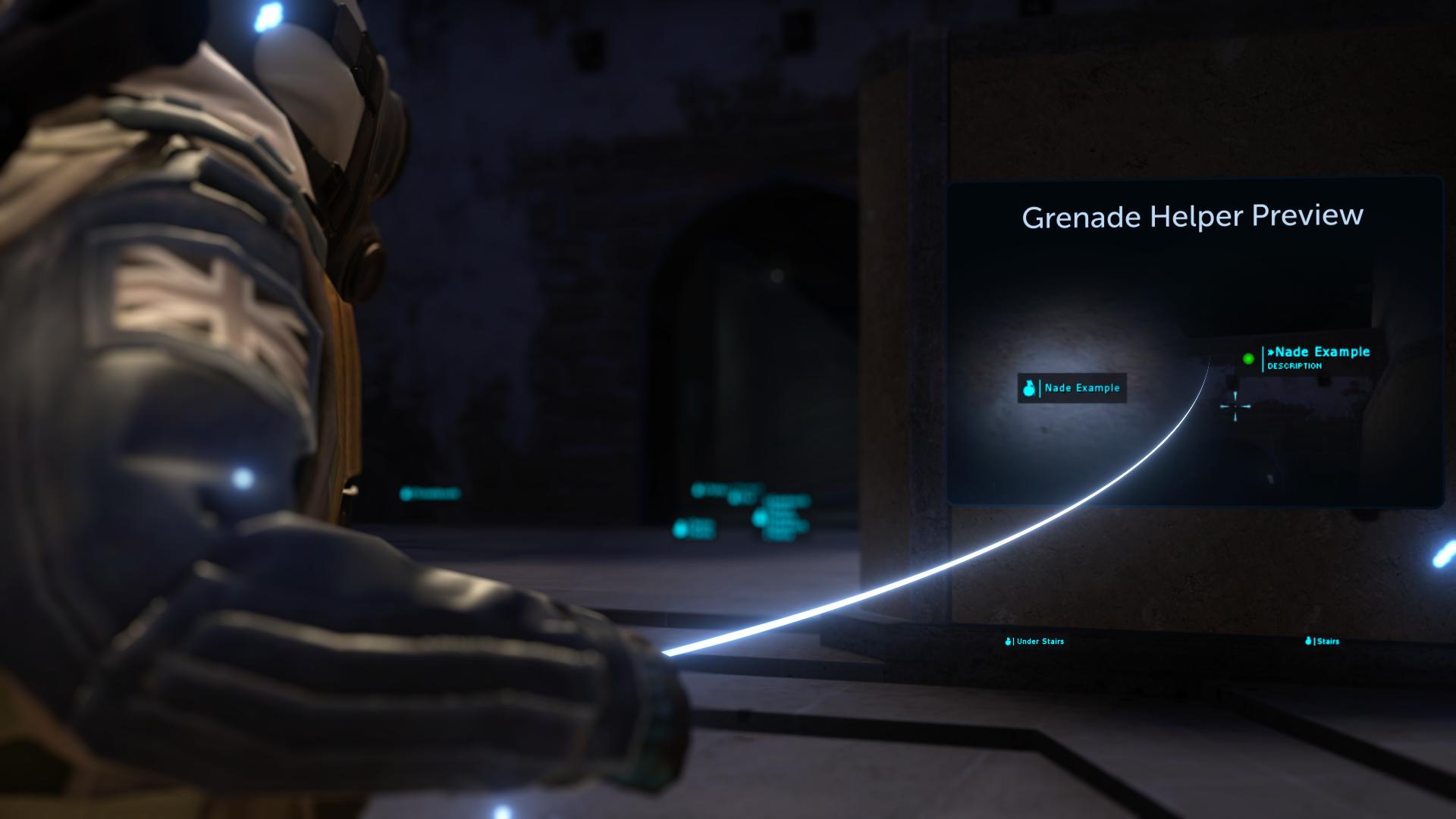Click the grenade icon next to Stairs
This screenshot has height=819, width=1456.
pos(1307,642)
